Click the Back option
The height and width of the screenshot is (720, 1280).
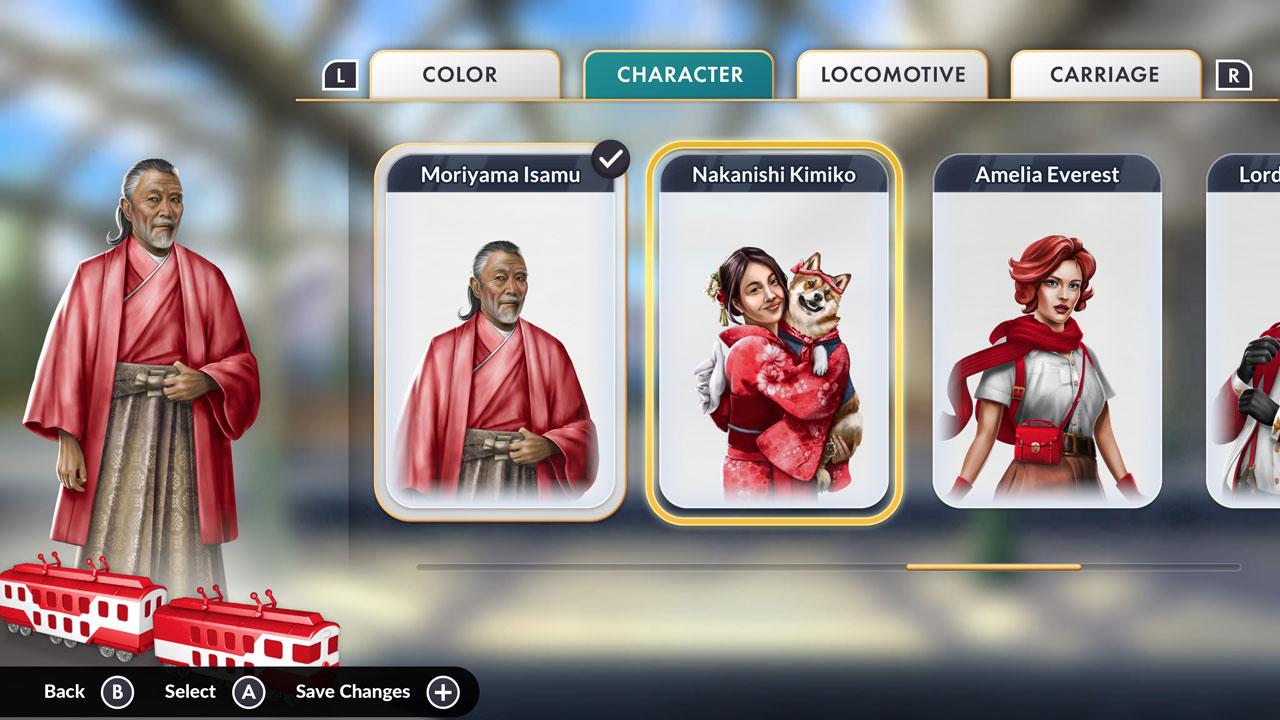tap(64, 691)
